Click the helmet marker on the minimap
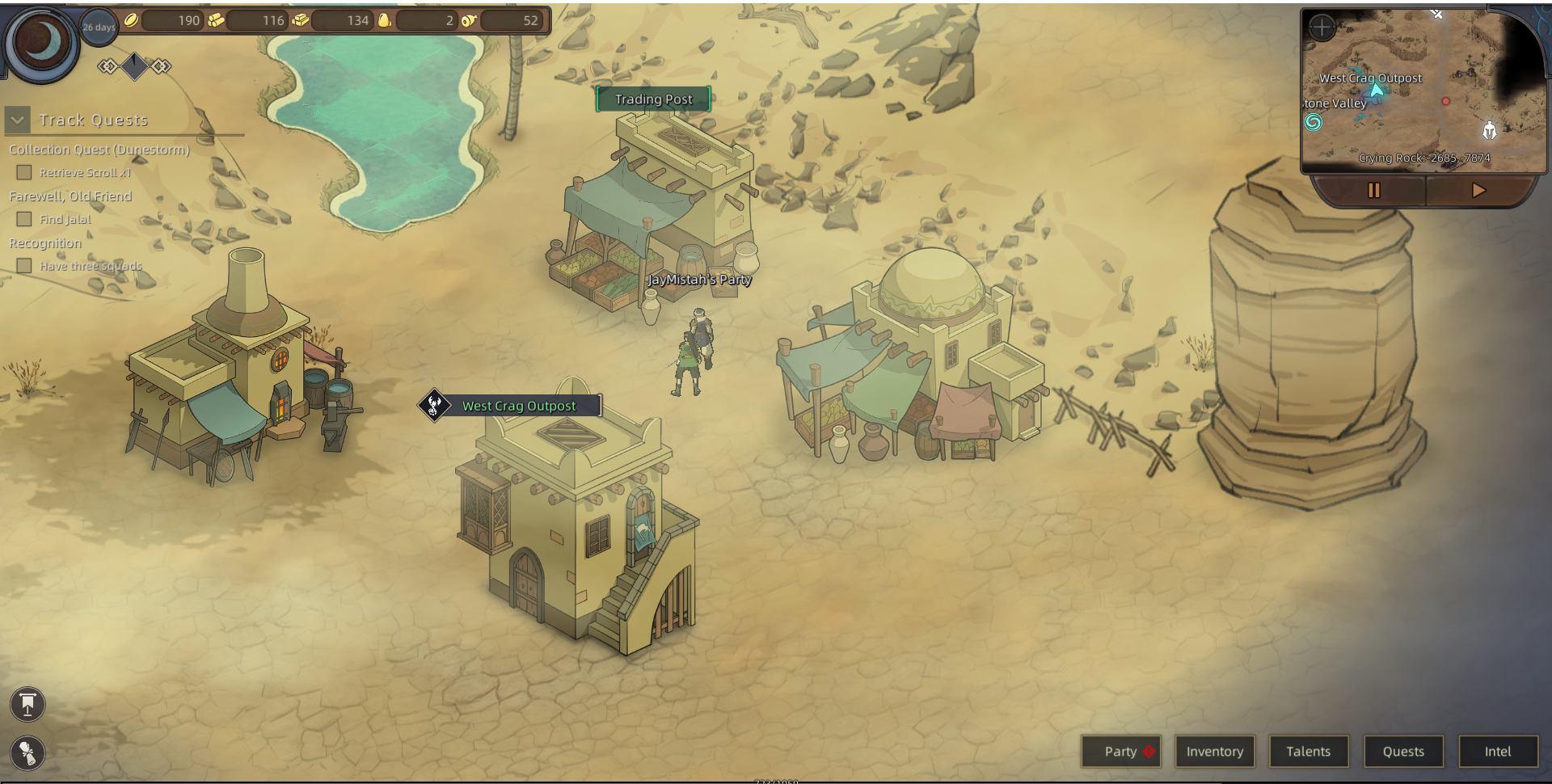Image resolution: width=1552 pixels, height=784 pixels. click(x=1489, y=130)
